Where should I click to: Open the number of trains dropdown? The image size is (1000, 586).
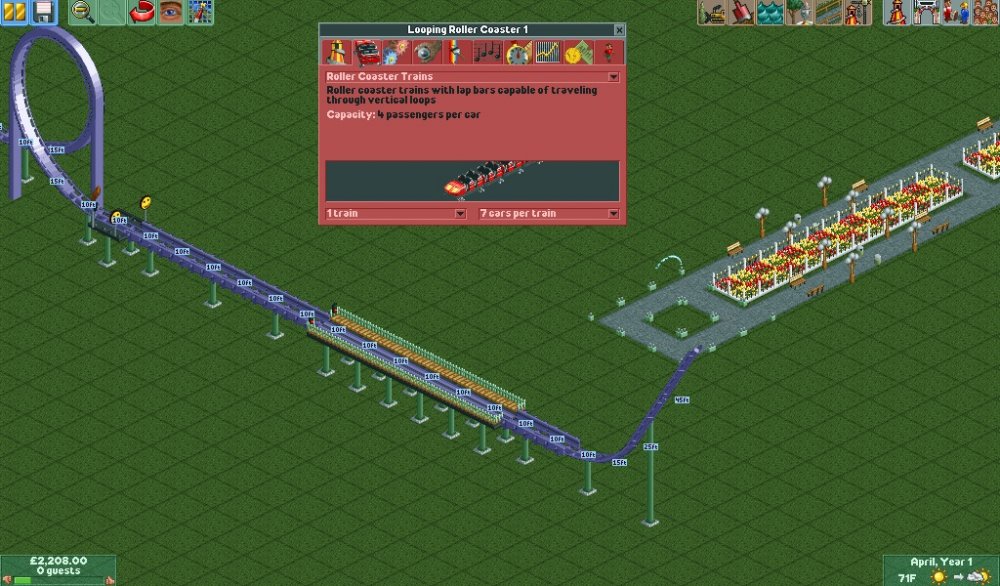[460, 214]
